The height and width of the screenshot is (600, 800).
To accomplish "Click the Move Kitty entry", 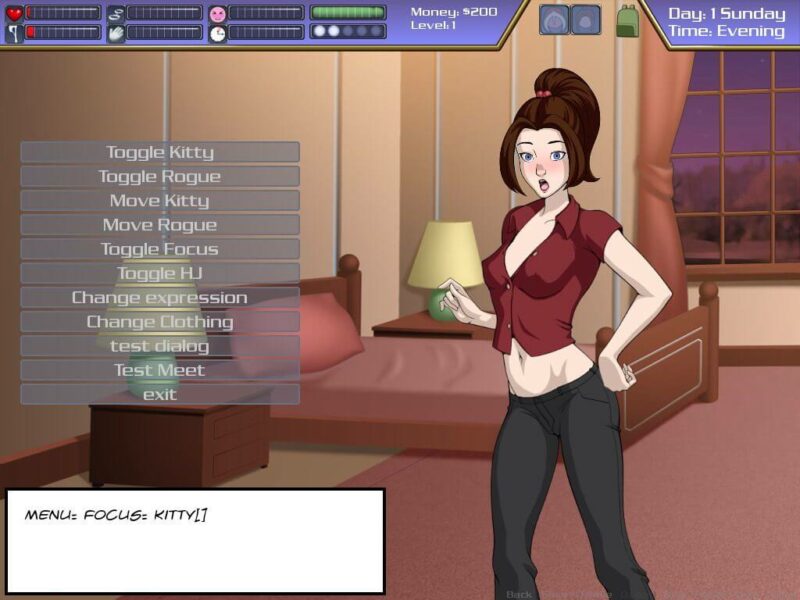I will point(160,201).
